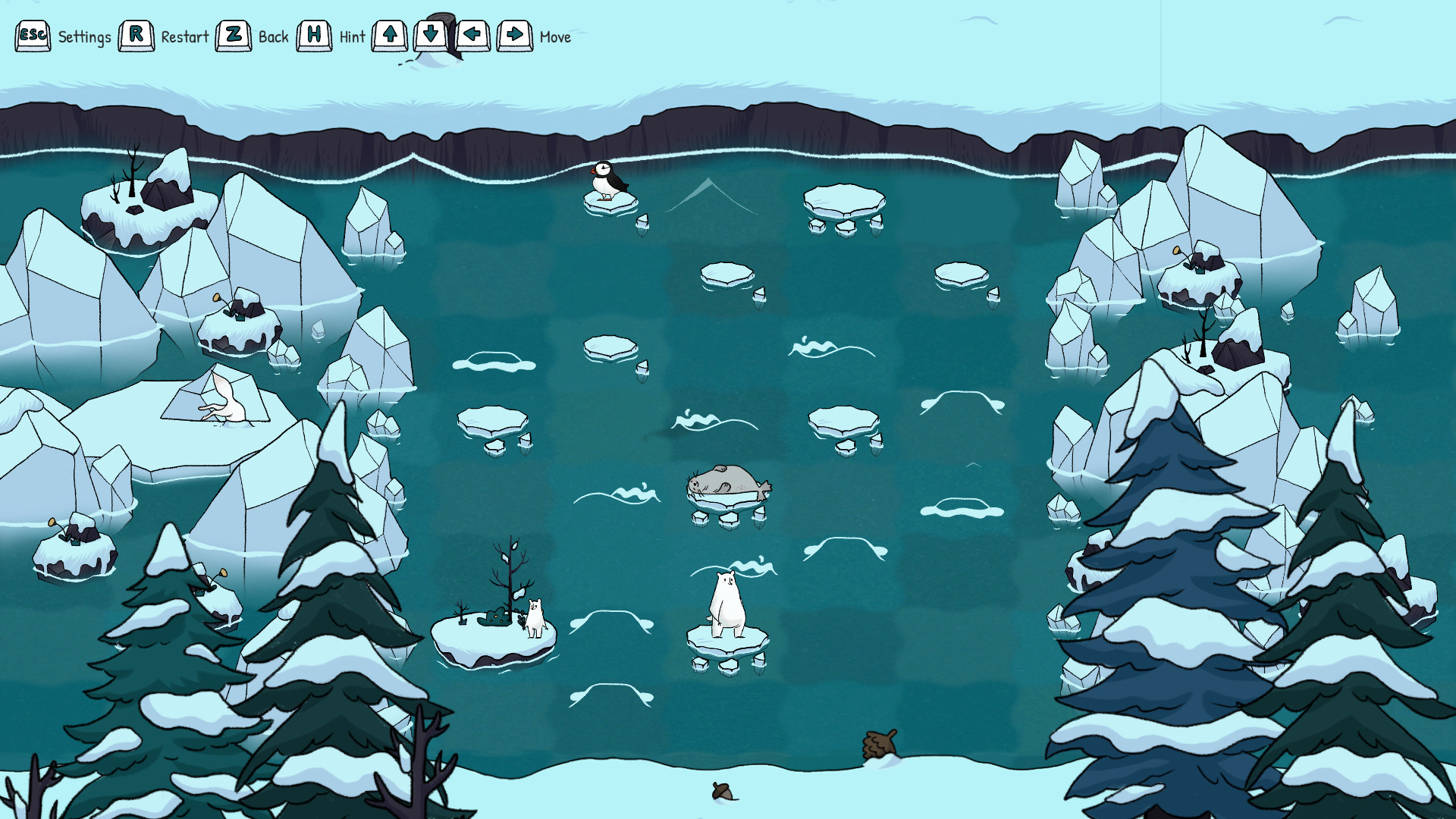This screenshot has width=1456, height=819.
Task: Click the H Hint key icon
Action: 315,34
